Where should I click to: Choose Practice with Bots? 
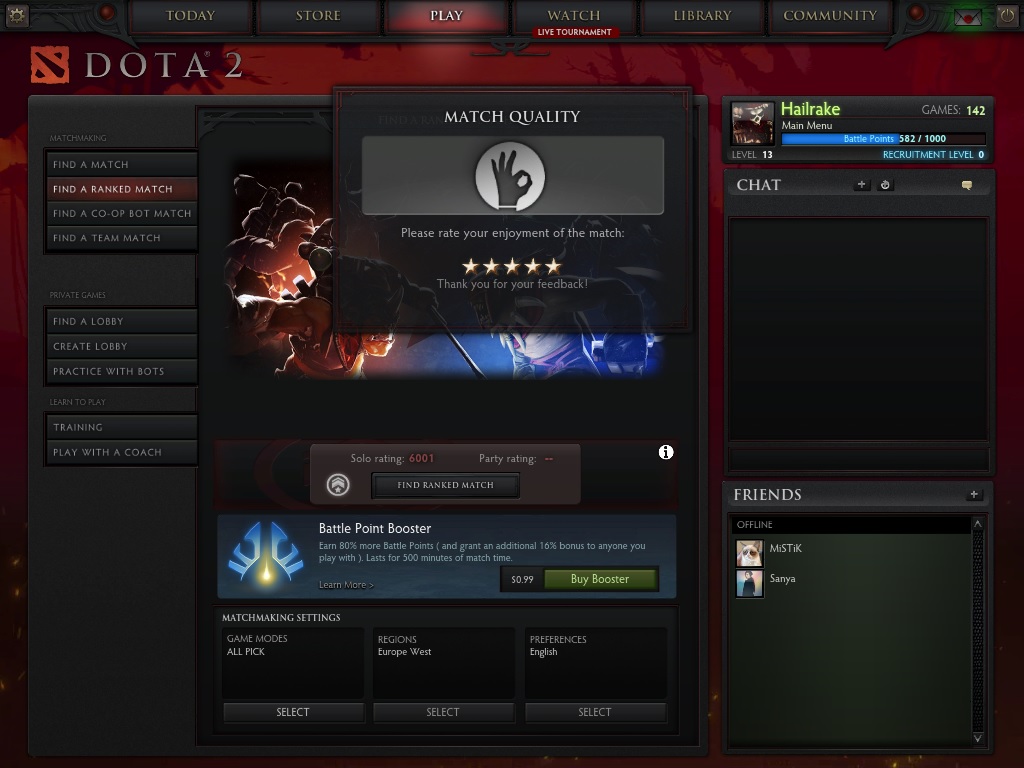click(122, 371)
